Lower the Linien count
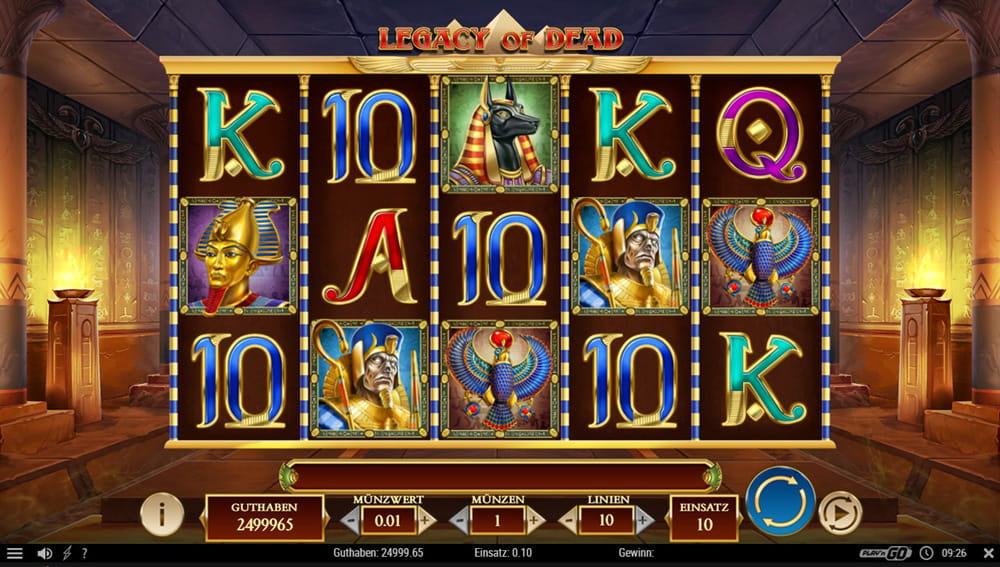Viewport: 1000px width, 567px height. [568, 520]
